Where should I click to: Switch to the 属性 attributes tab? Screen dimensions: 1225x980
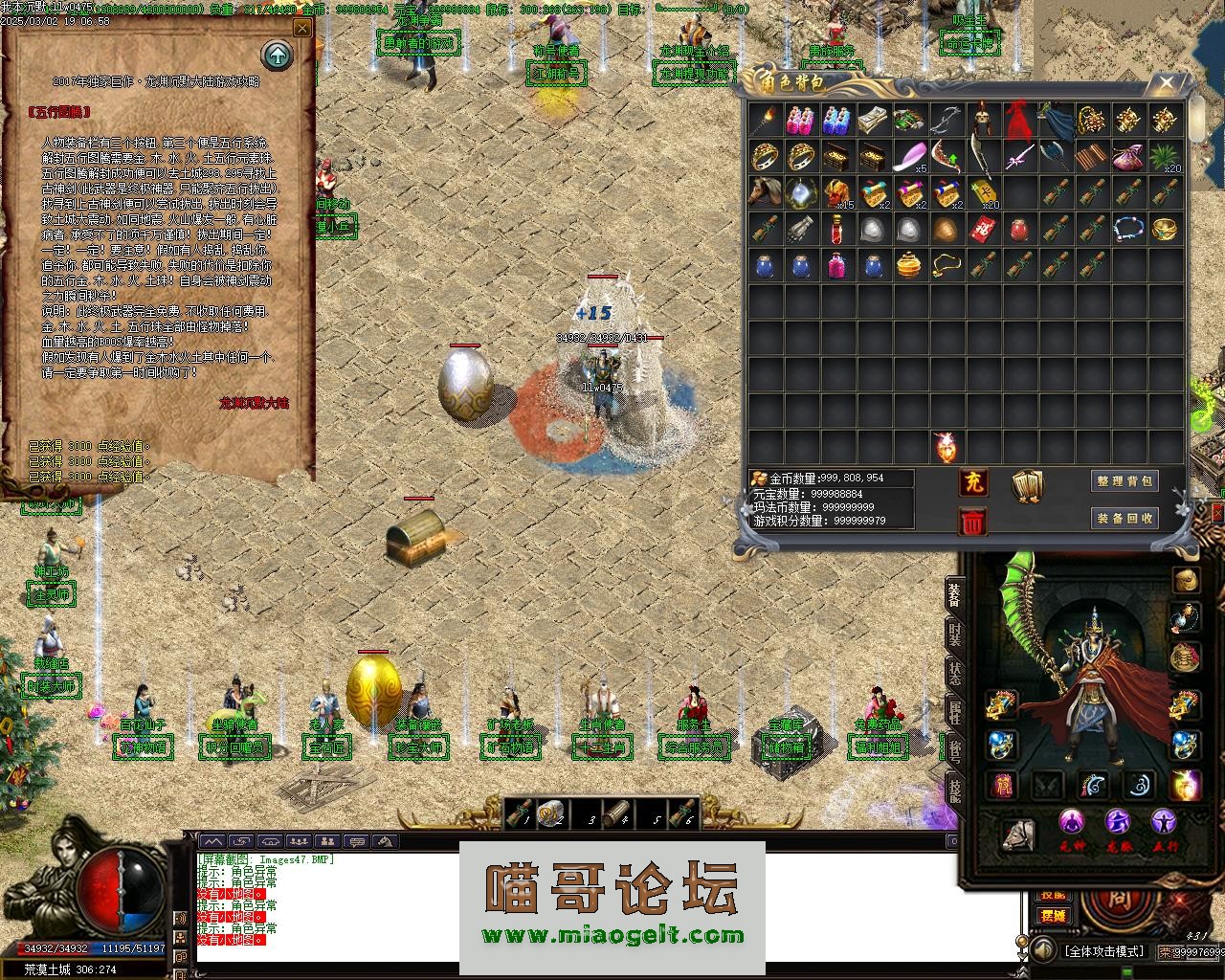954,712
